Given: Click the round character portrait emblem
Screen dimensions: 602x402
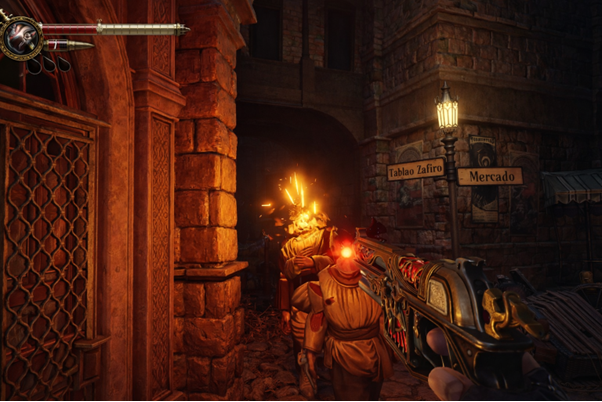Looking at the screenshot, I should pos(20,37).
